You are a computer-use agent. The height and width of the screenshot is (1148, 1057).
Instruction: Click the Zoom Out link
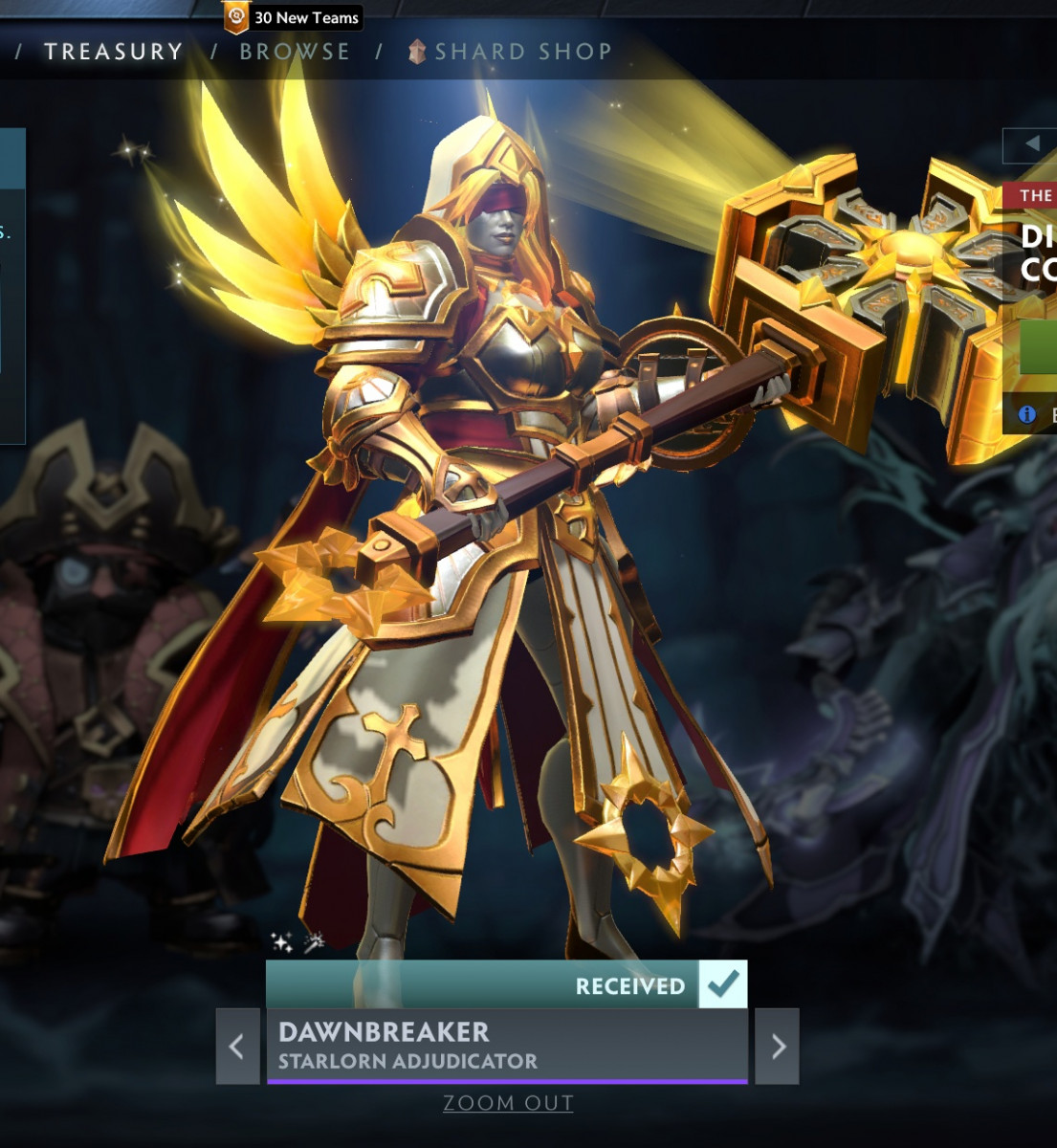(508, 1103)
